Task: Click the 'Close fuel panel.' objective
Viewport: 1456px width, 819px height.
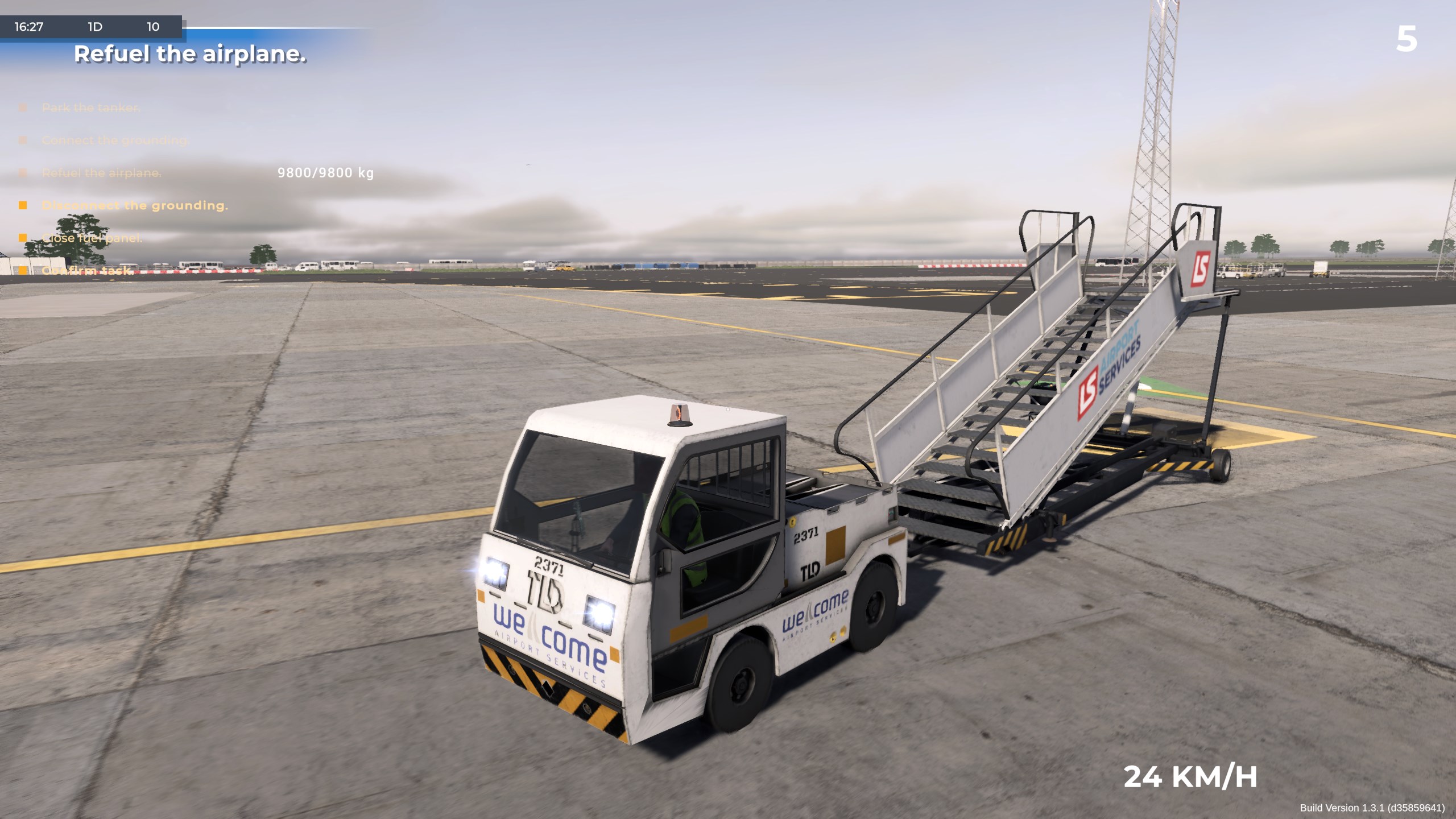Action: [x=92, y=238]
